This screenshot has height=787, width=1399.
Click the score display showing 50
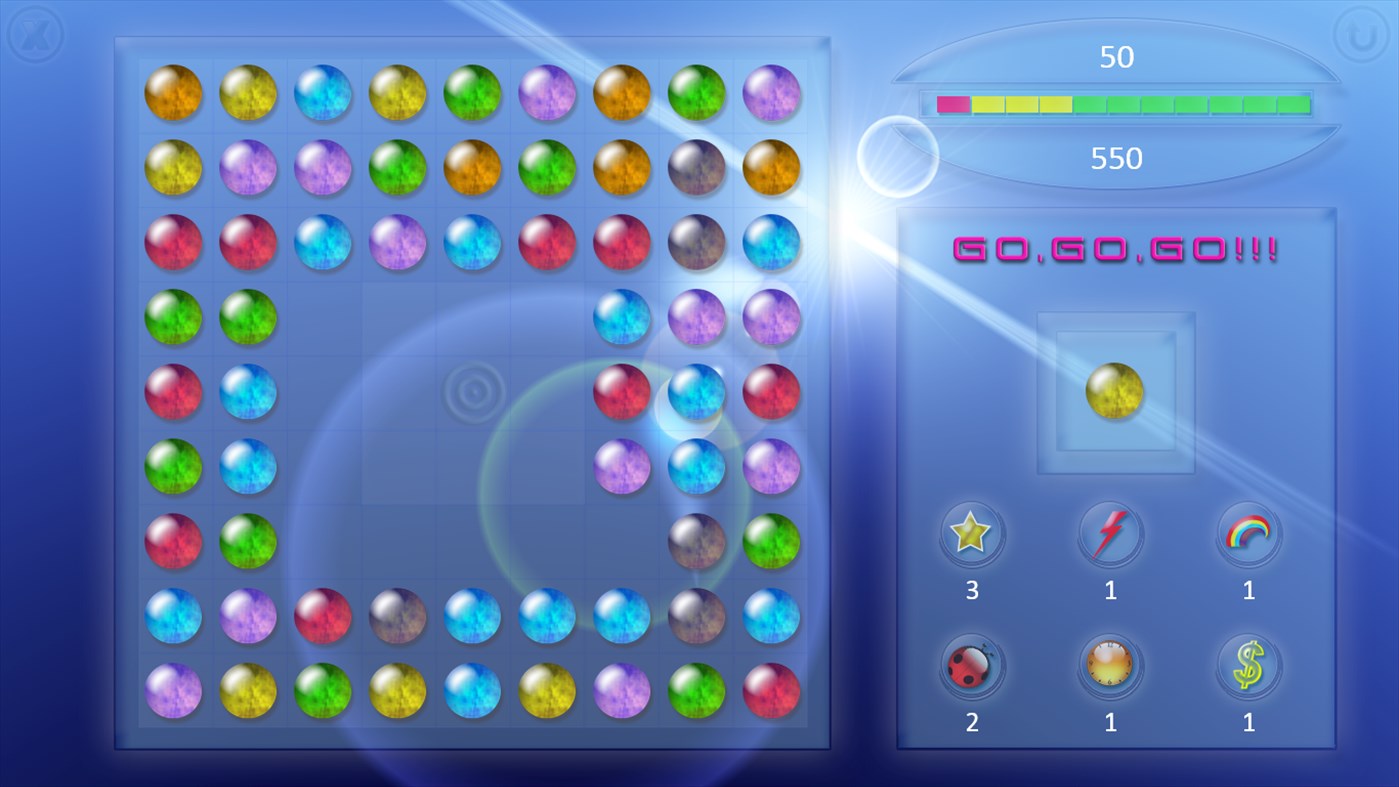click(x=1117, y=57)
